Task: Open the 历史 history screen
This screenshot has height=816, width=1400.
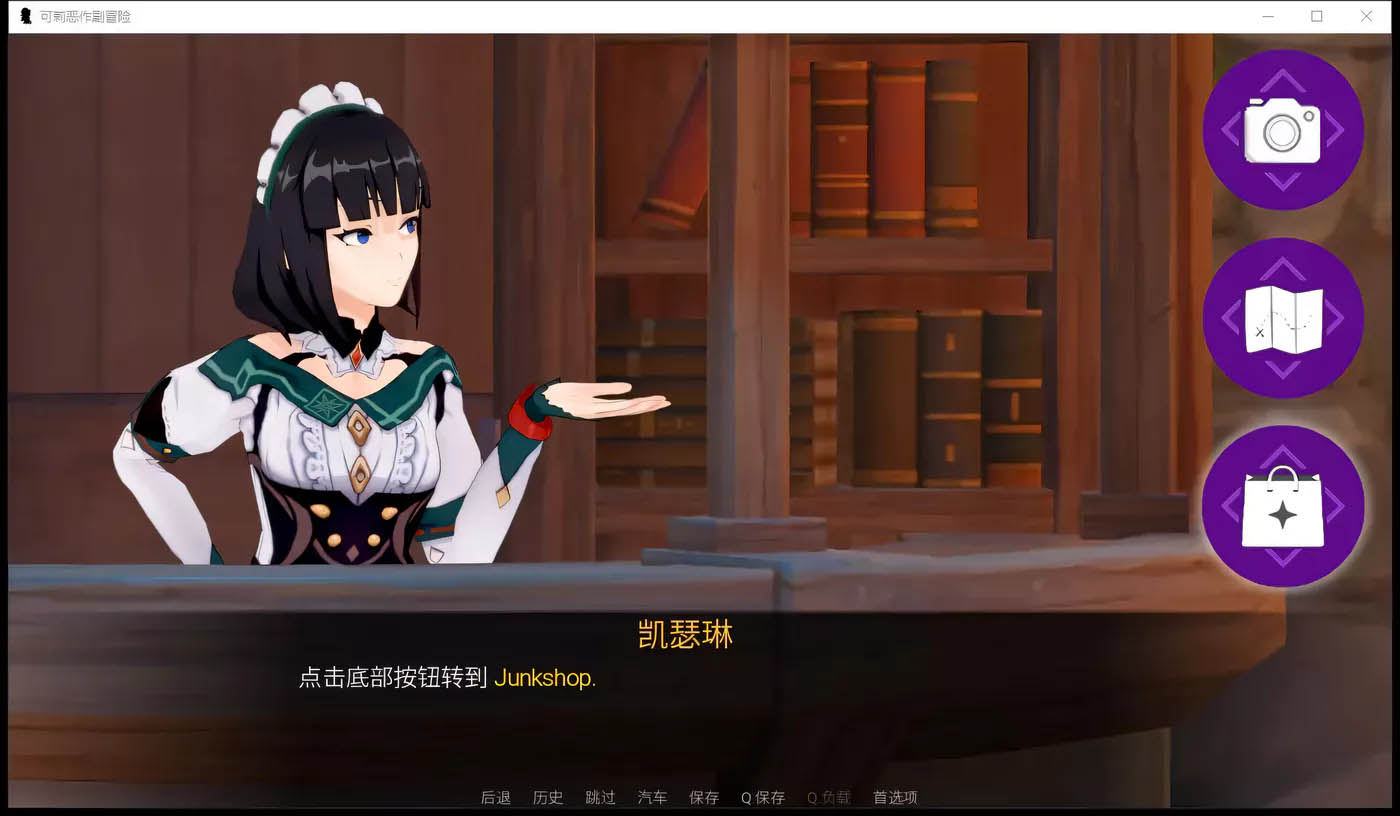Action: pos(548,797)
